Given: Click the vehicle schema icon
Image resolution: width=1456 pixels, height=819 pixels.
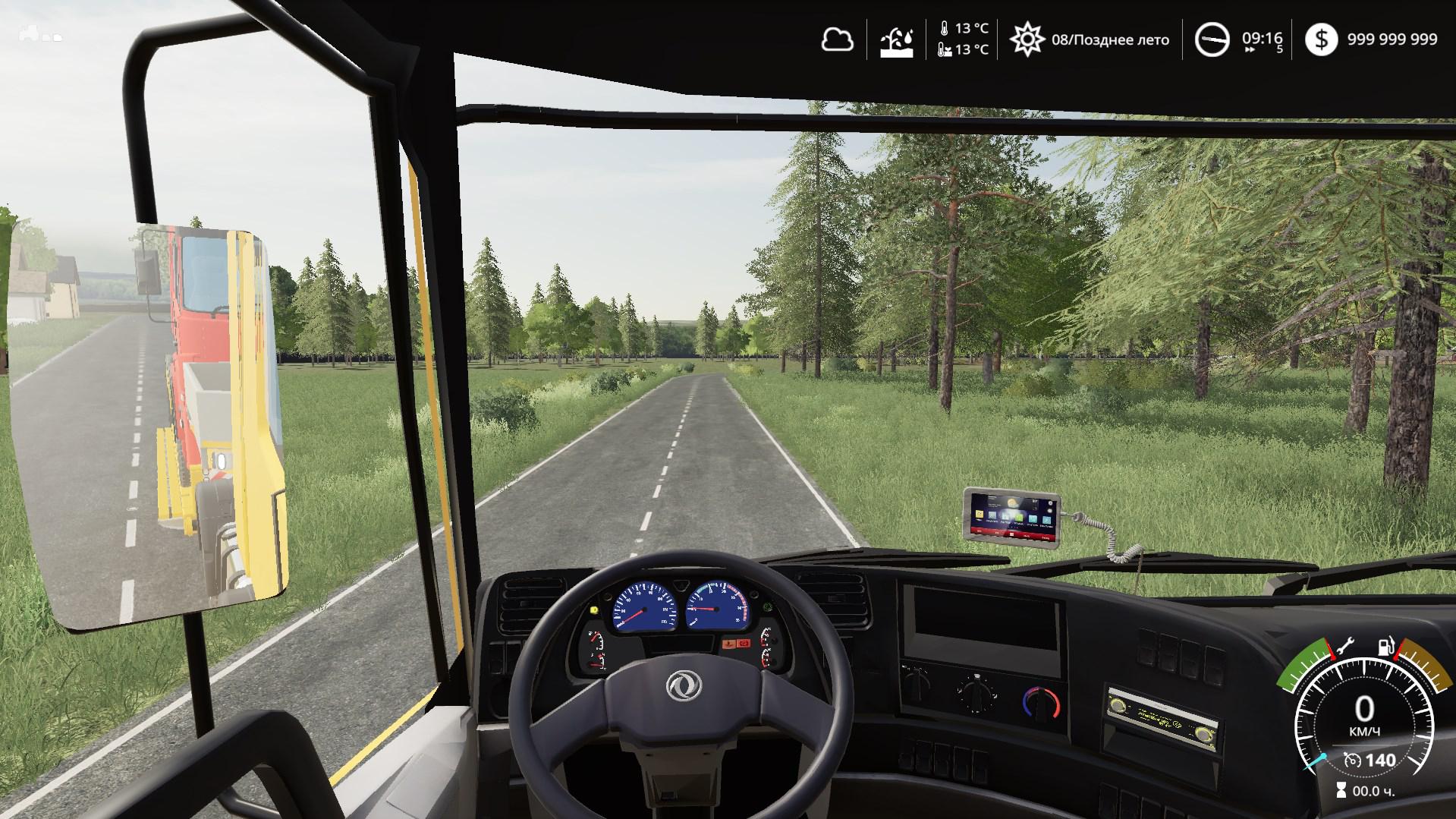Looking at the screenshot, I should tap(39, 34).
